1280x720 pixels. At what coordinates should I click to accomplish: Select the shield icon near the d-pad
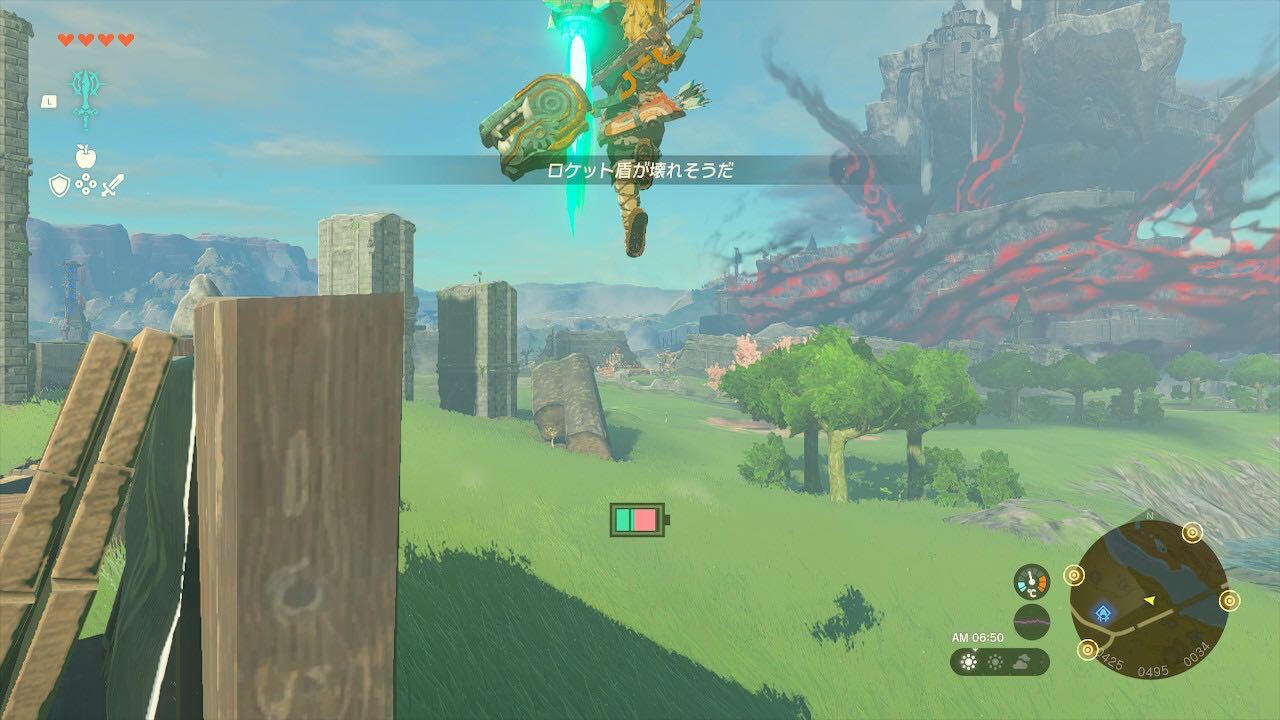(59, 185)
